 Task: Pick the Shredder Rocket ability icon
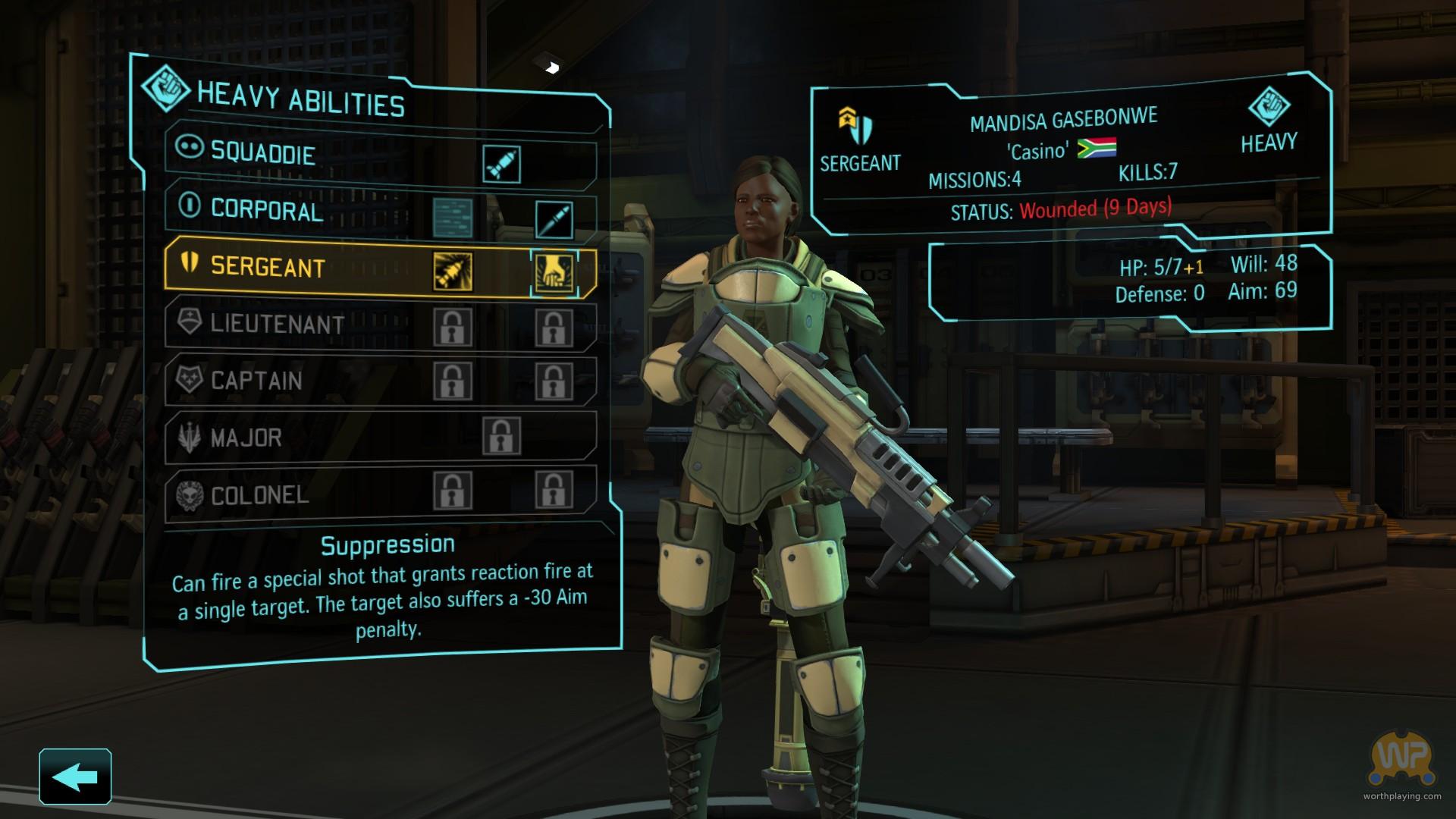pos(453,271)
